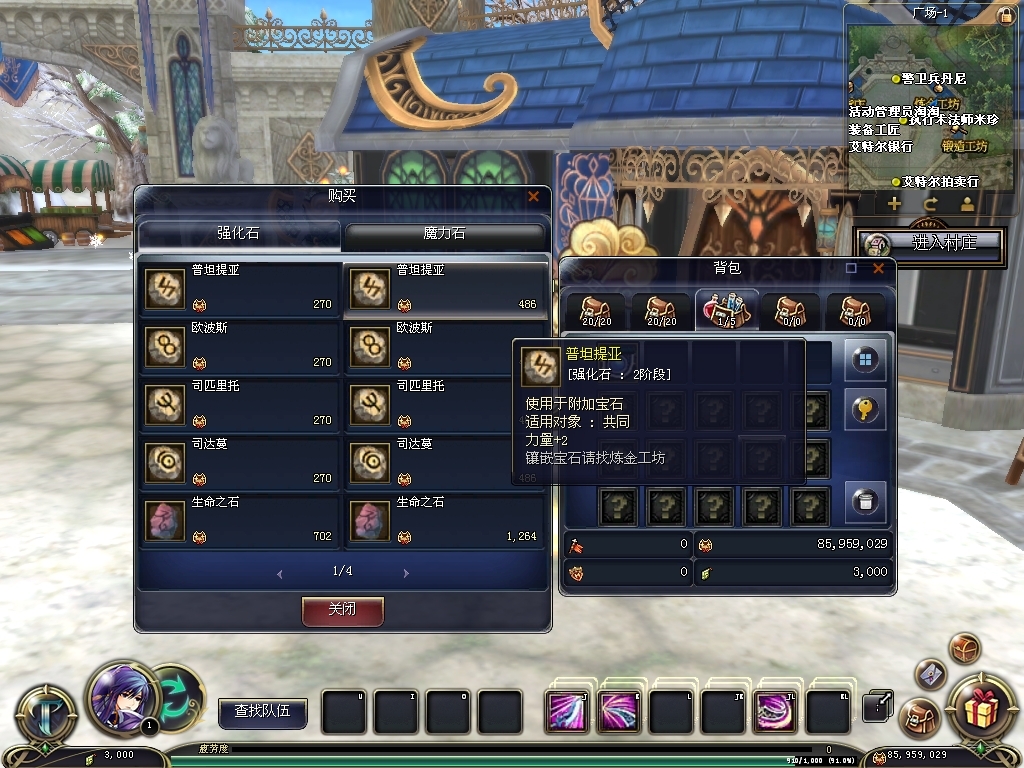Click the 查找队伍 button
This screenshot has width=1024, height=768.
point(263,712)
